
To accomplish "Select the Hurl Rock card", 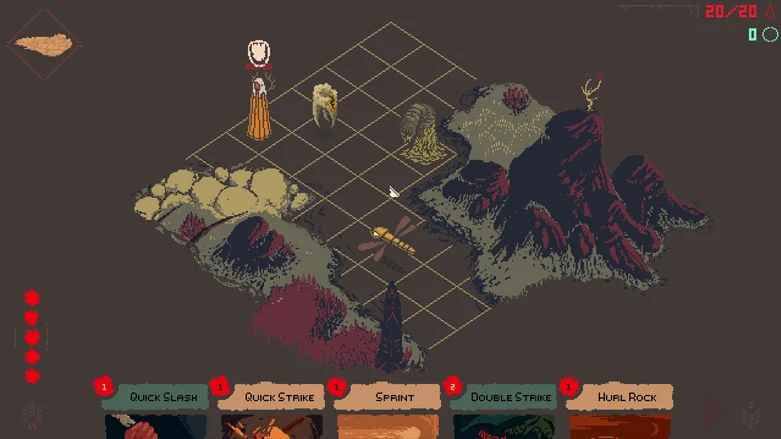I will point(620,398).
